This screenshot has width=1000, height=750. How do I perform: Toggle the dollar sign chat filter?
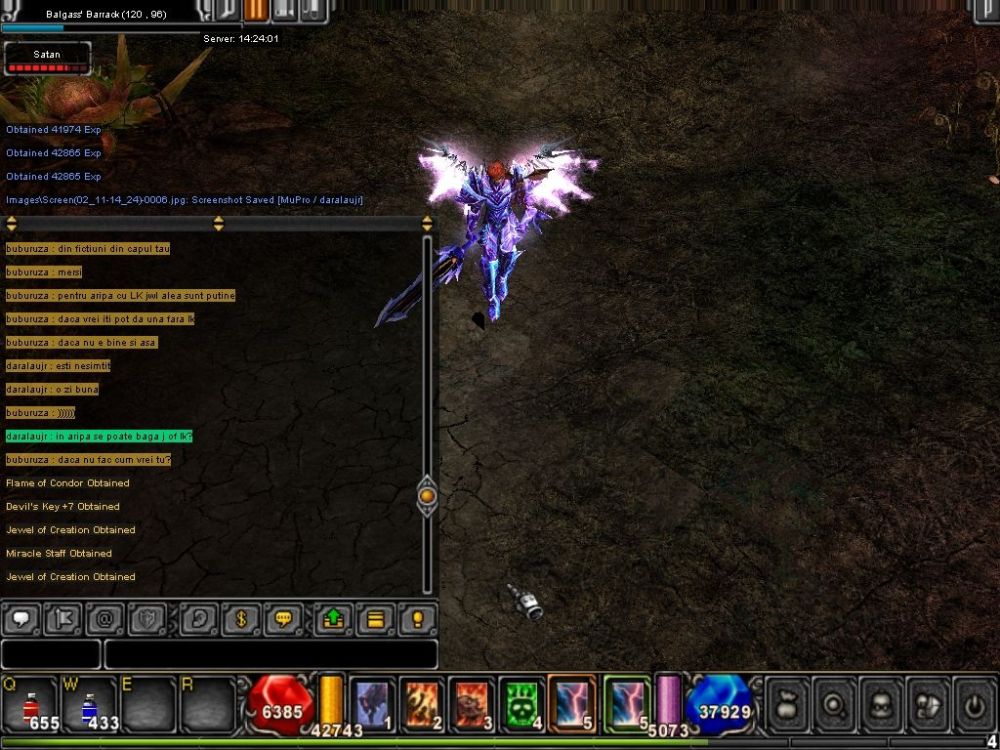point(241,620)
